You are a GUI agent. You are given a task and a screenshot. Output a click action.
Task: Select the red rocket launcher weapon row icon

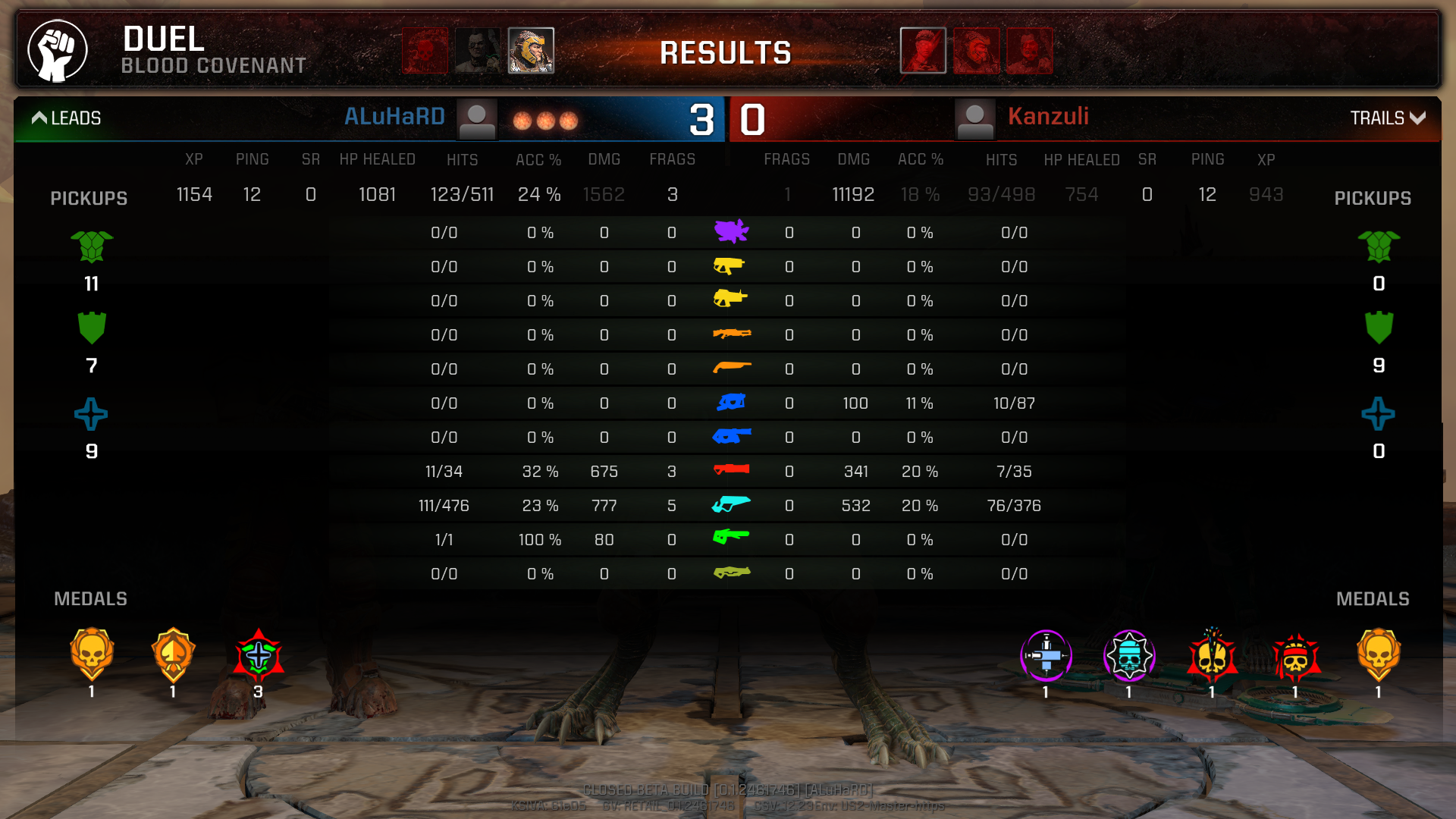click(731, 470)
